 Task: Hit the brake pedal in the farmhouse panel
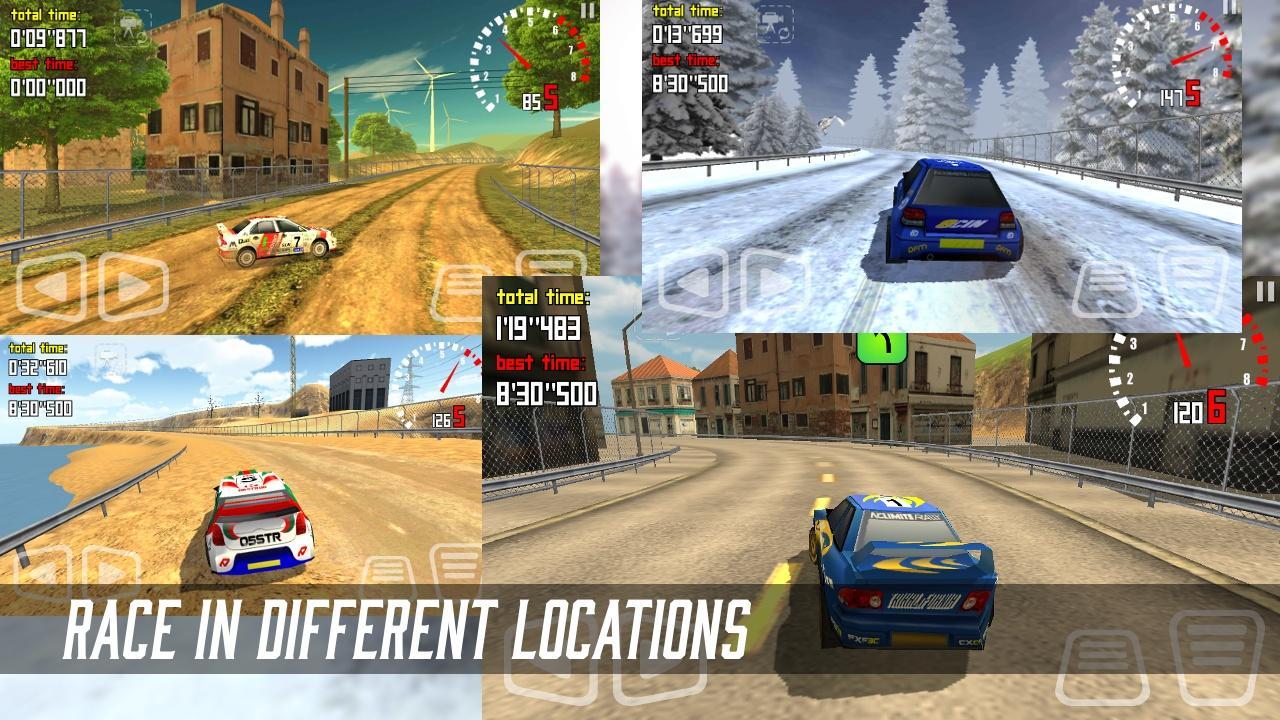pyautogui.click(x=462, y=292)
